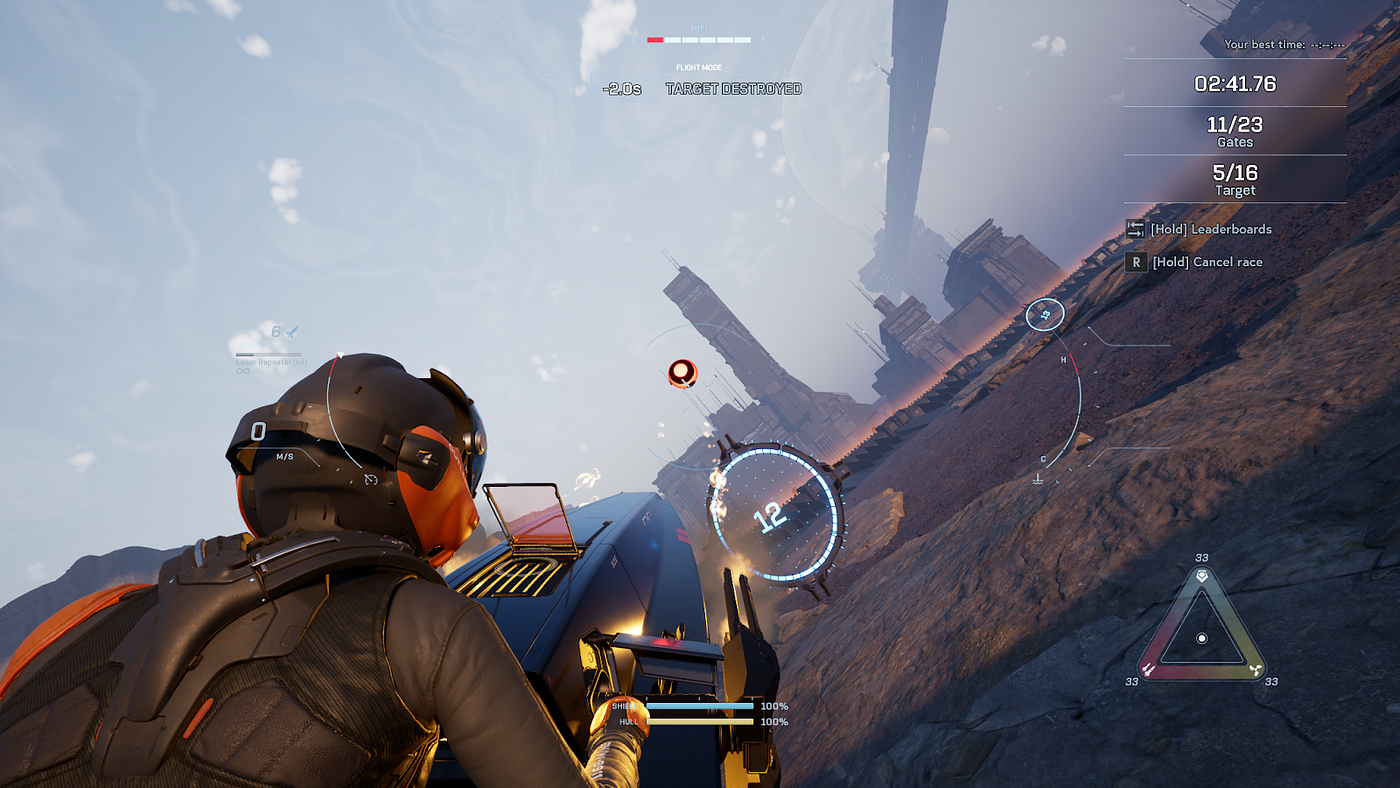Screen dimensions: 1400x788
Task: Click the center dot of the power triangle
Action: [x=1202, y=638]
